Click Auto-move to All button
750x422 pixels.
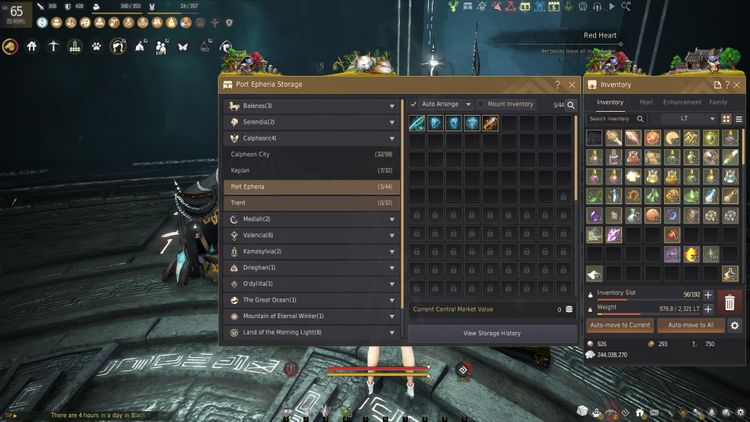pyautogui.click(x=690, y=325)
